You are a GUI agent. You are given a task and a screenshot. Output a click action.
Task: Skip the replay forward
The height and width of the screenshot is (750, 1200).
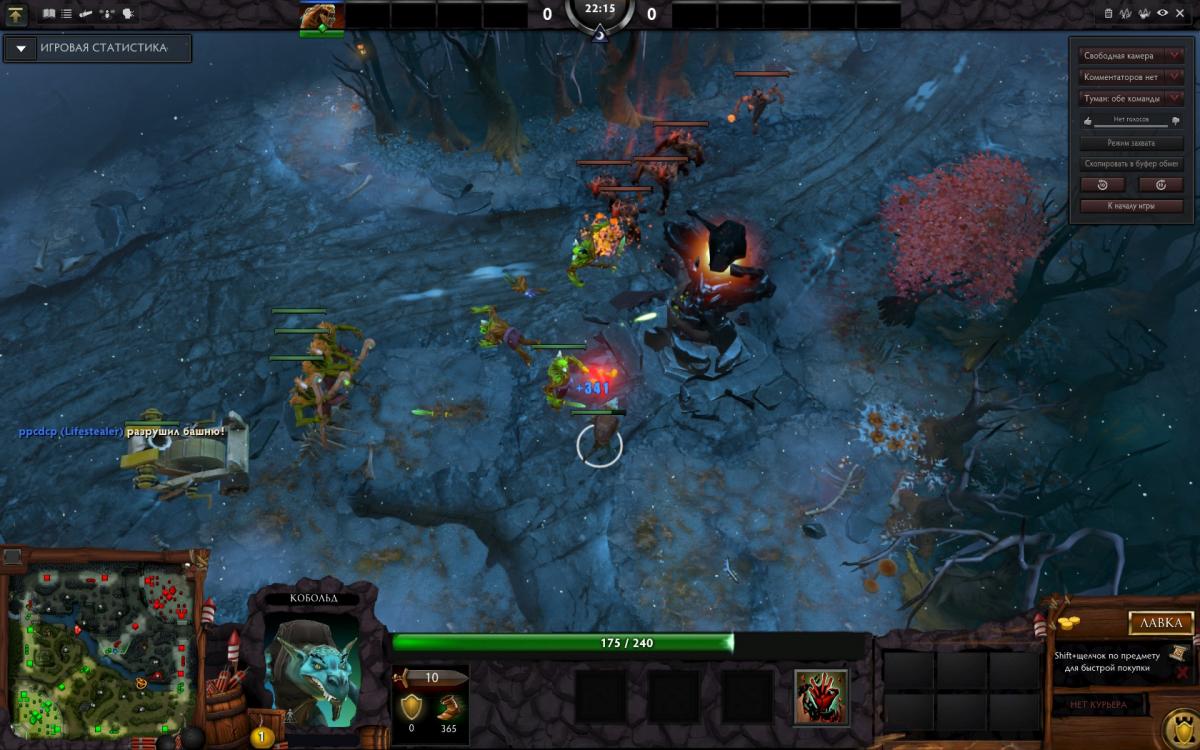pyautogui.click(x=1160, y=185)
